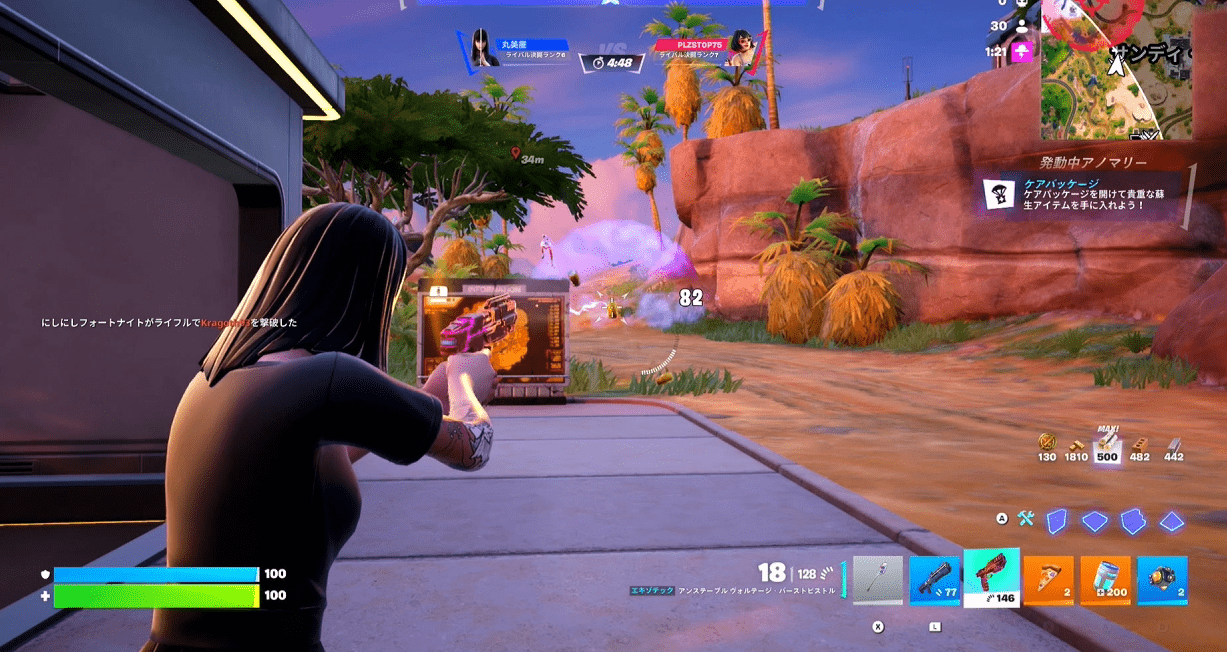
Task: Choose the pyramid roof building piece
Action: coord(1171,521)
